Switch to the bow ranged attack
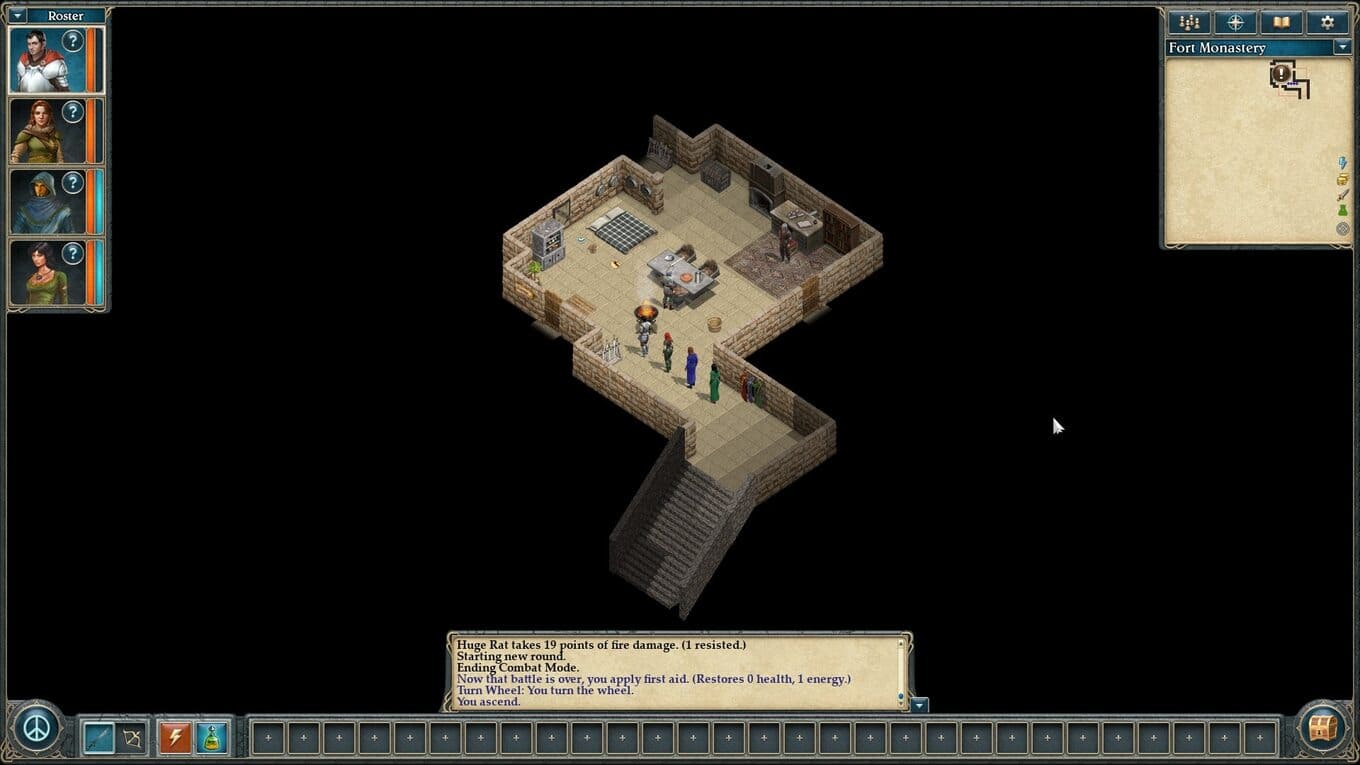This screenshot has height=765, width=1360. coord(132,738)
